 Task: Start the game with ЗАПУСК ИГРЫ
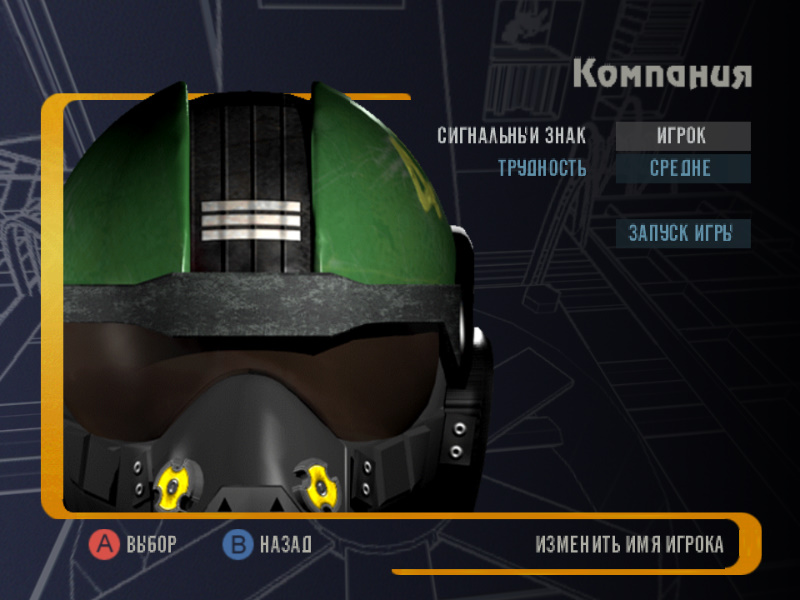683,233
